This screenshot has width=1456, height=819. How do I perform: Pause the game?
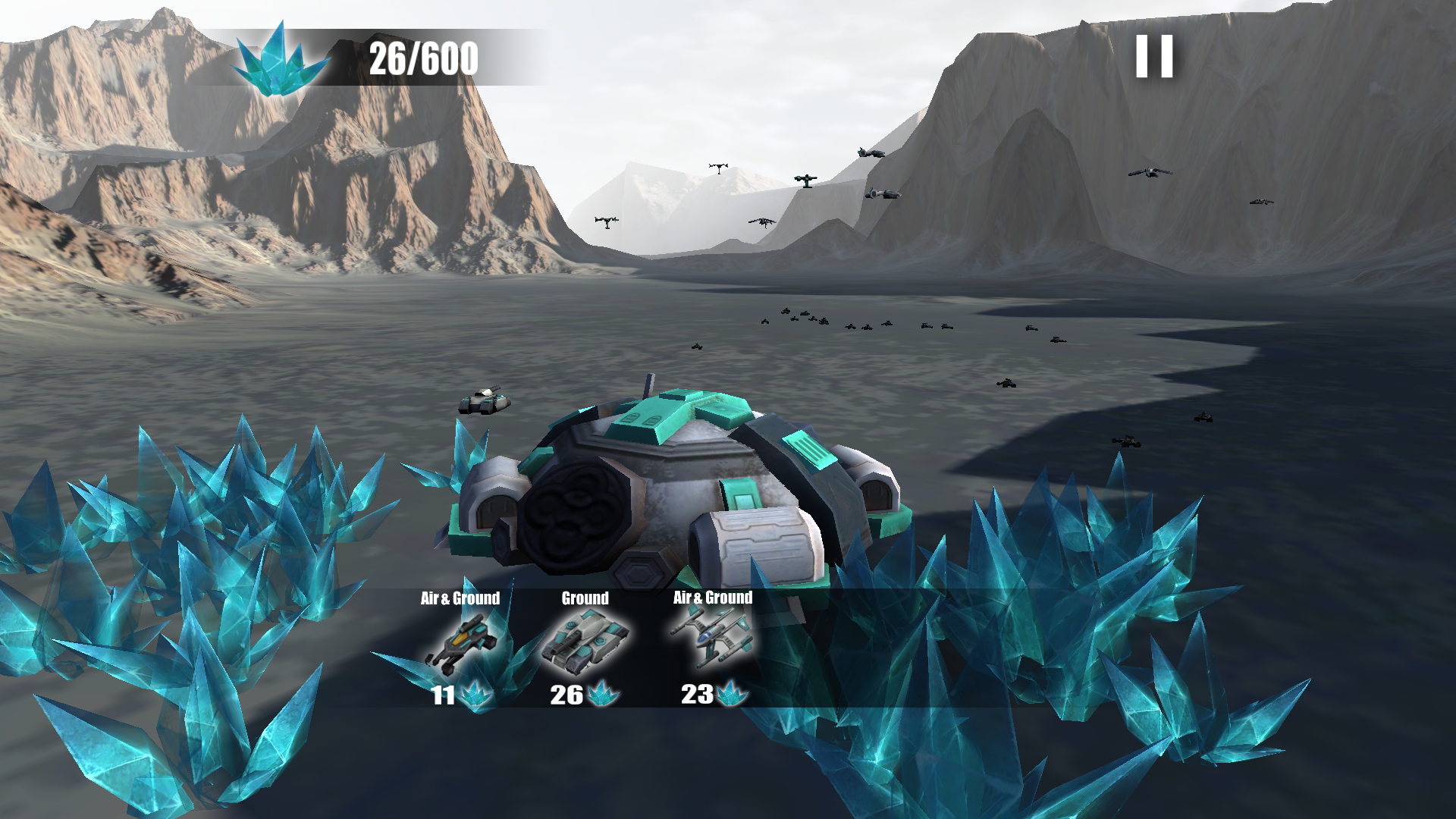[1154, 57]
